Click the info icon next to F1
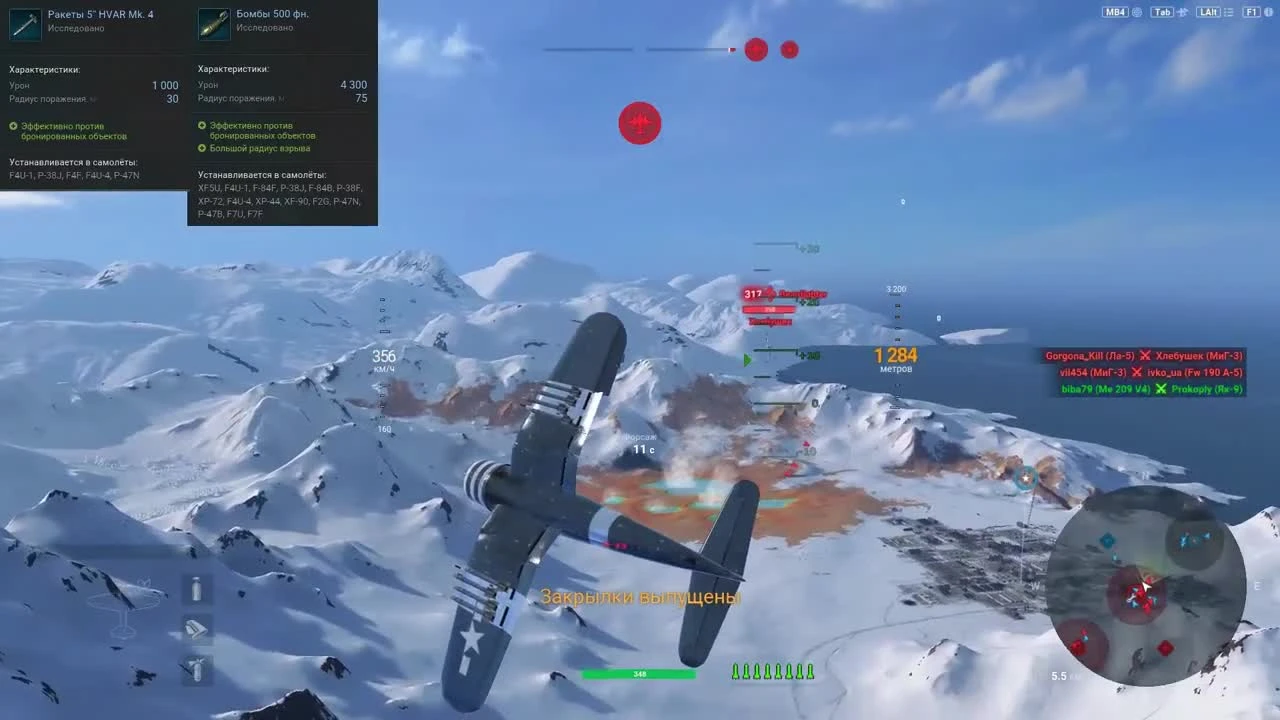The image size is (1280, 720). tap(1267, 12)
